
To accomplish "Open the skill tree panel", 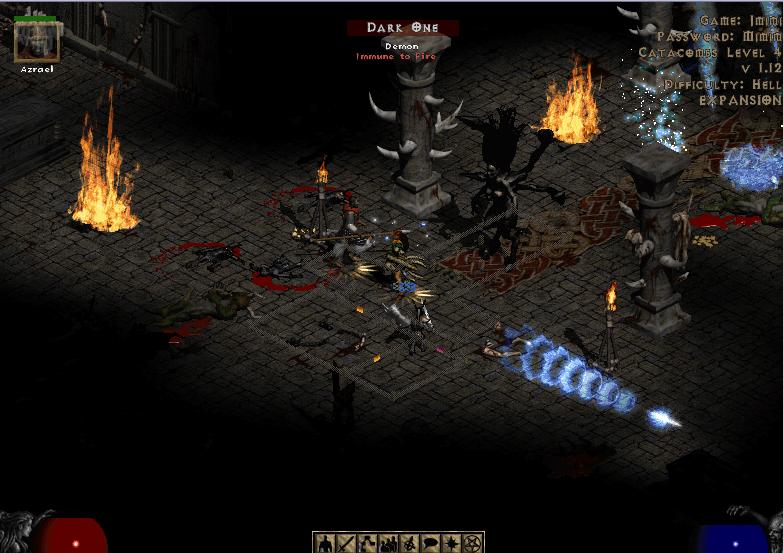I will click(x=367, y=543).
